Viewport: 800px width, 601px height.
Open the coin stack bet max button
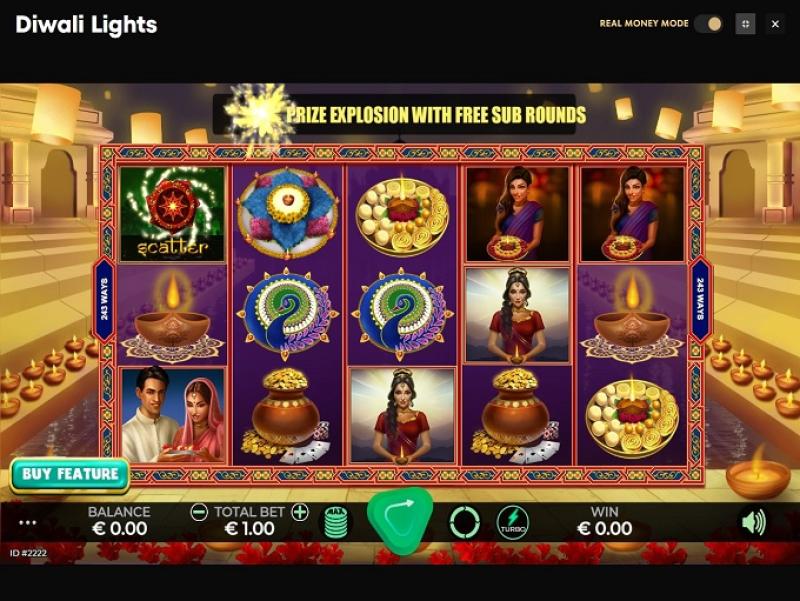click(336, 522)
